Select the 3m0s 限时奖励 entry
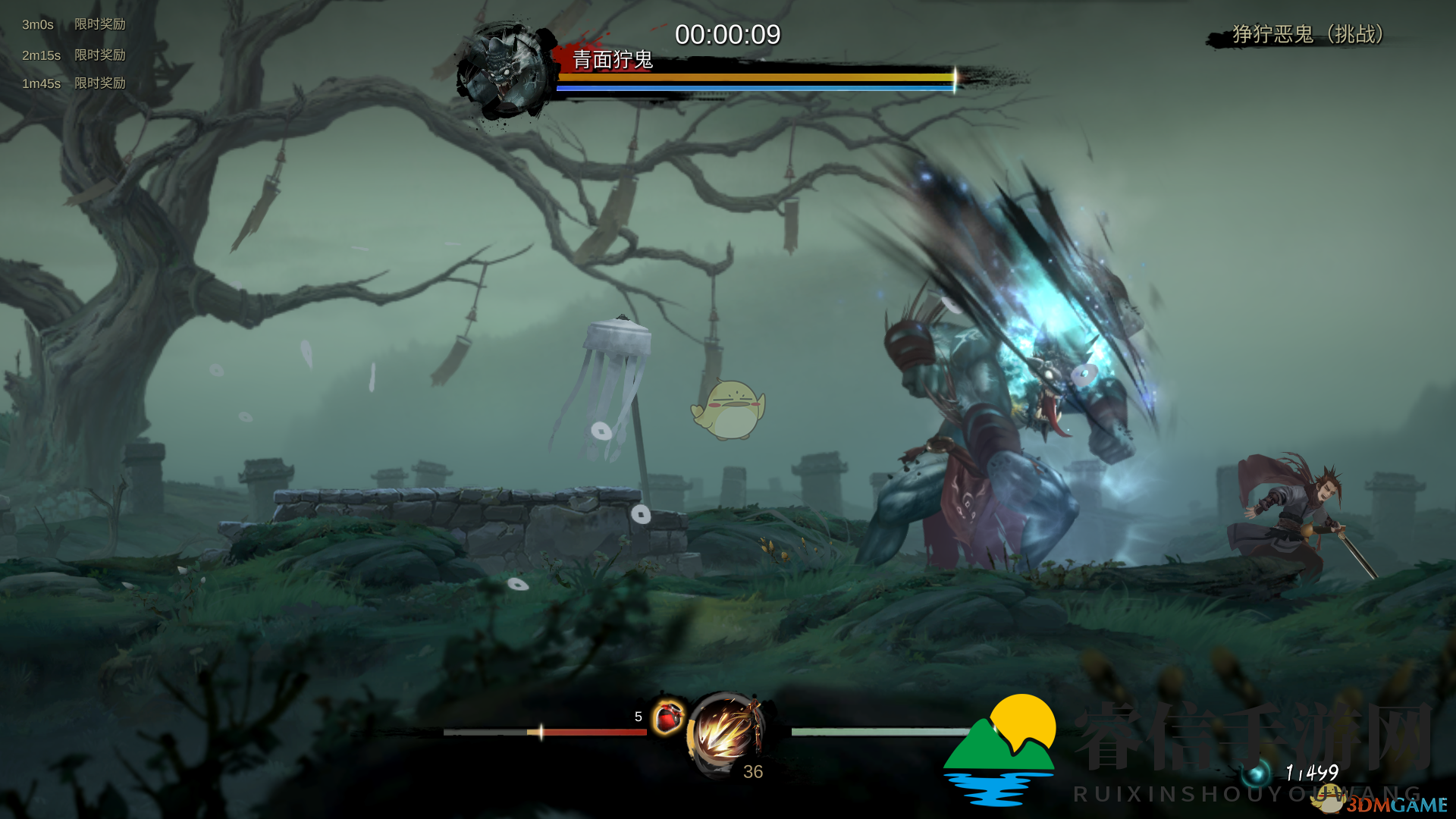The width and height of the screenshot is (1456, 819). (74, 24)
